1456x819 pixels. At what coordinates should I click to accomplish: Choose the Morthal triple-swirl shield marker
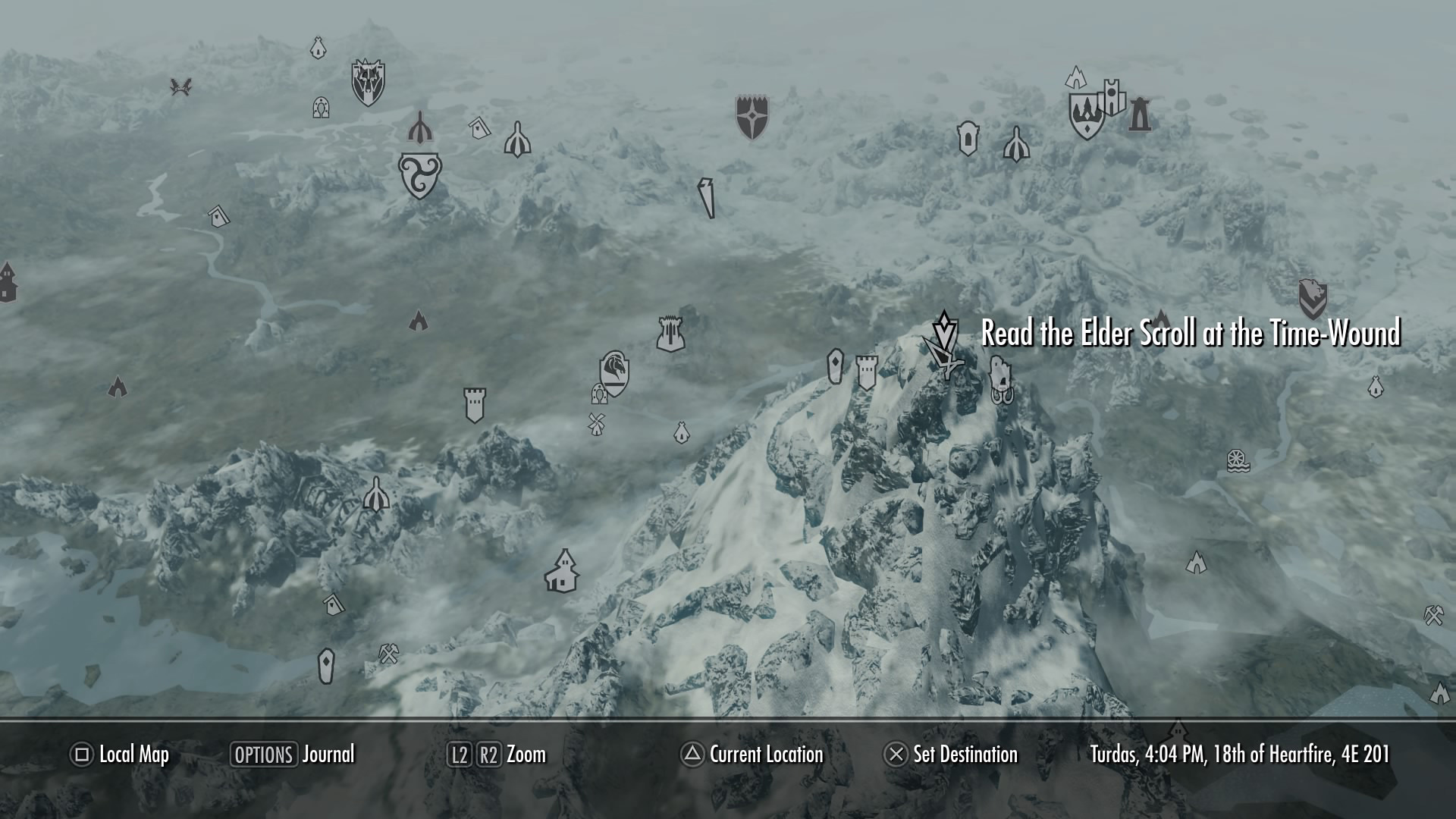pyautogui.click(x=419, y=175)
